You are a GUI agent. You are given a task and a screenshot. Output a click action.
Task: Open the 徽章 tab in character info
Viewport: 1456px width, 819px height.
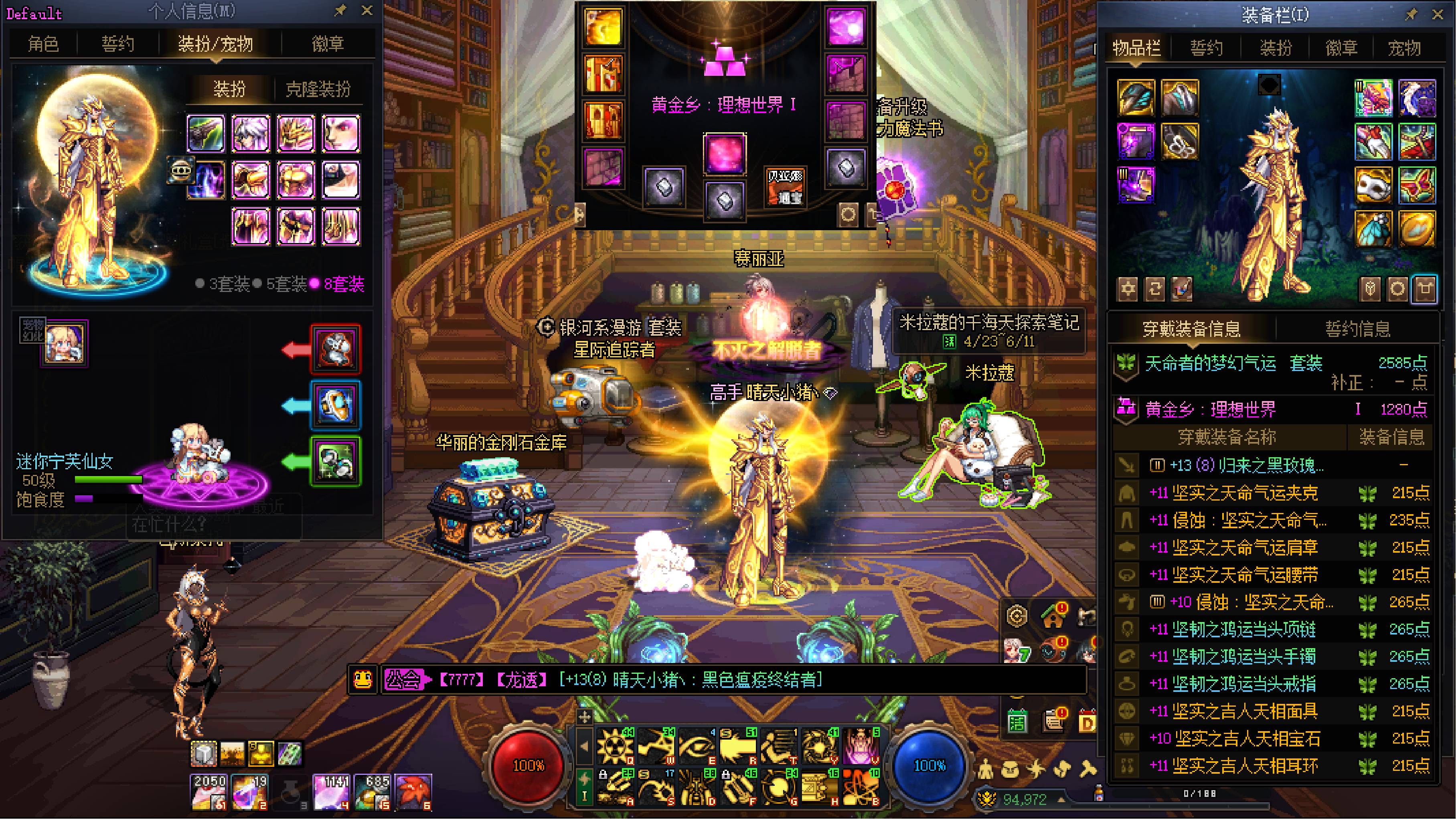click(328, 44)
